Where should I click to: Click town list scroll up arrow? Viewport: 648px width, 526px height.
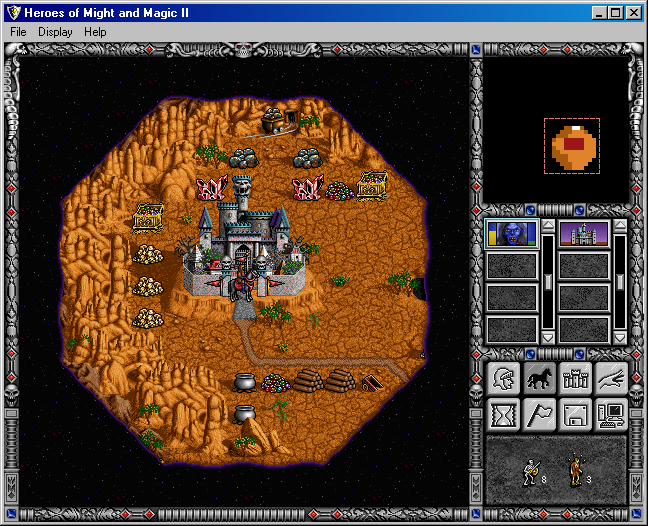coord(619,226)
